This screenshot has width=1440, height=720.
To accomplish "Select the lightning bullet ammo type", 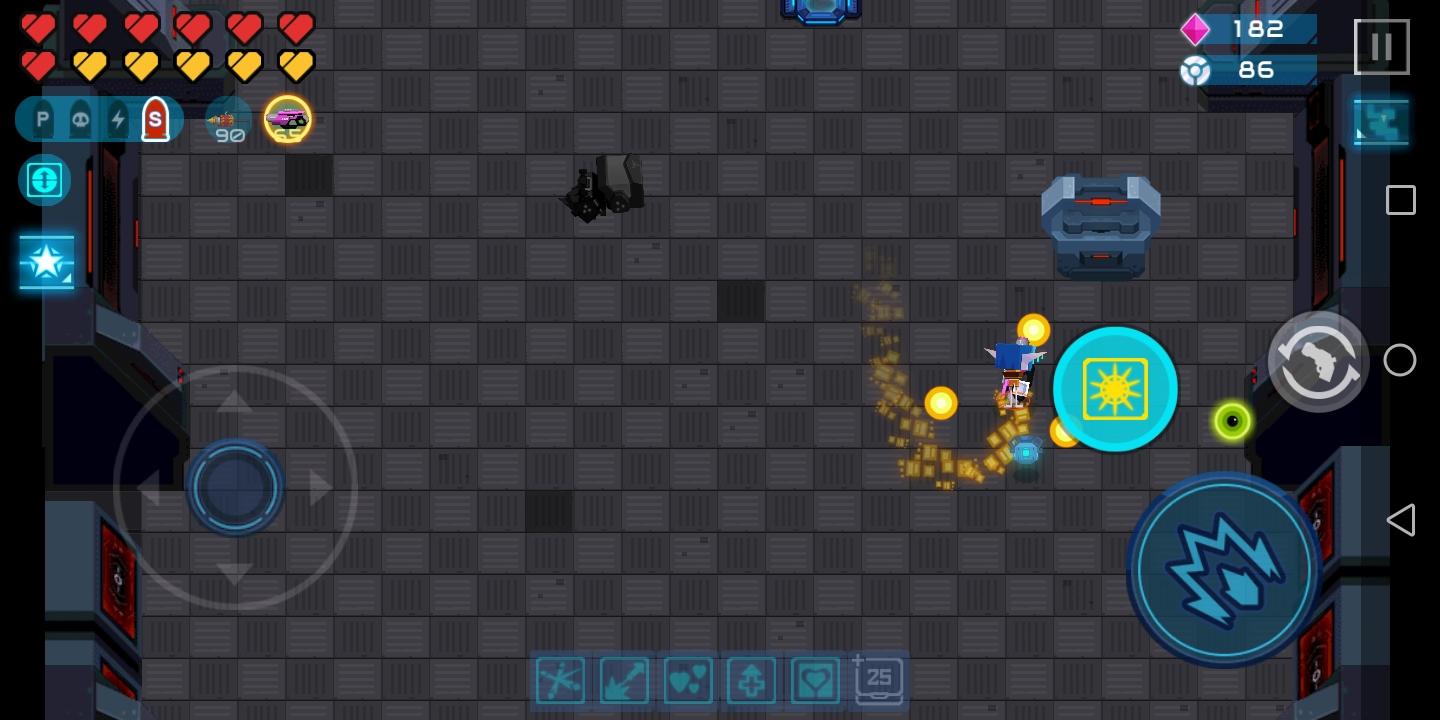I will [x=118, y=118].
